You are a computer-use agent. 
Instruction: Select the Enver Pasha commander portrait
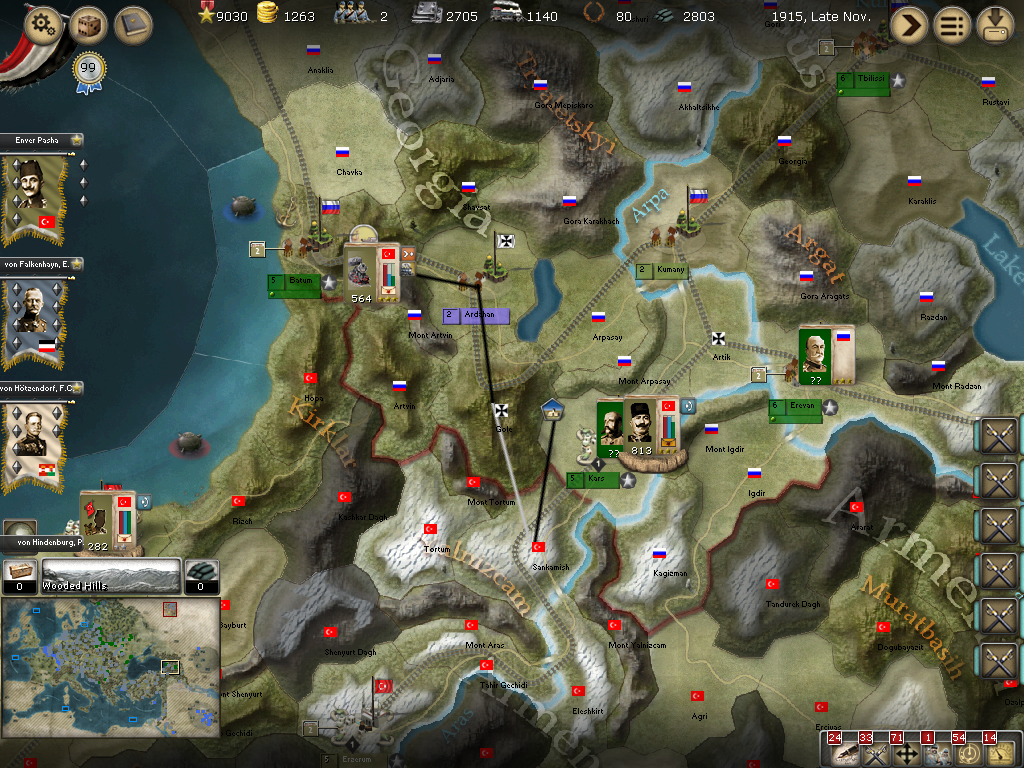point(35,194)
